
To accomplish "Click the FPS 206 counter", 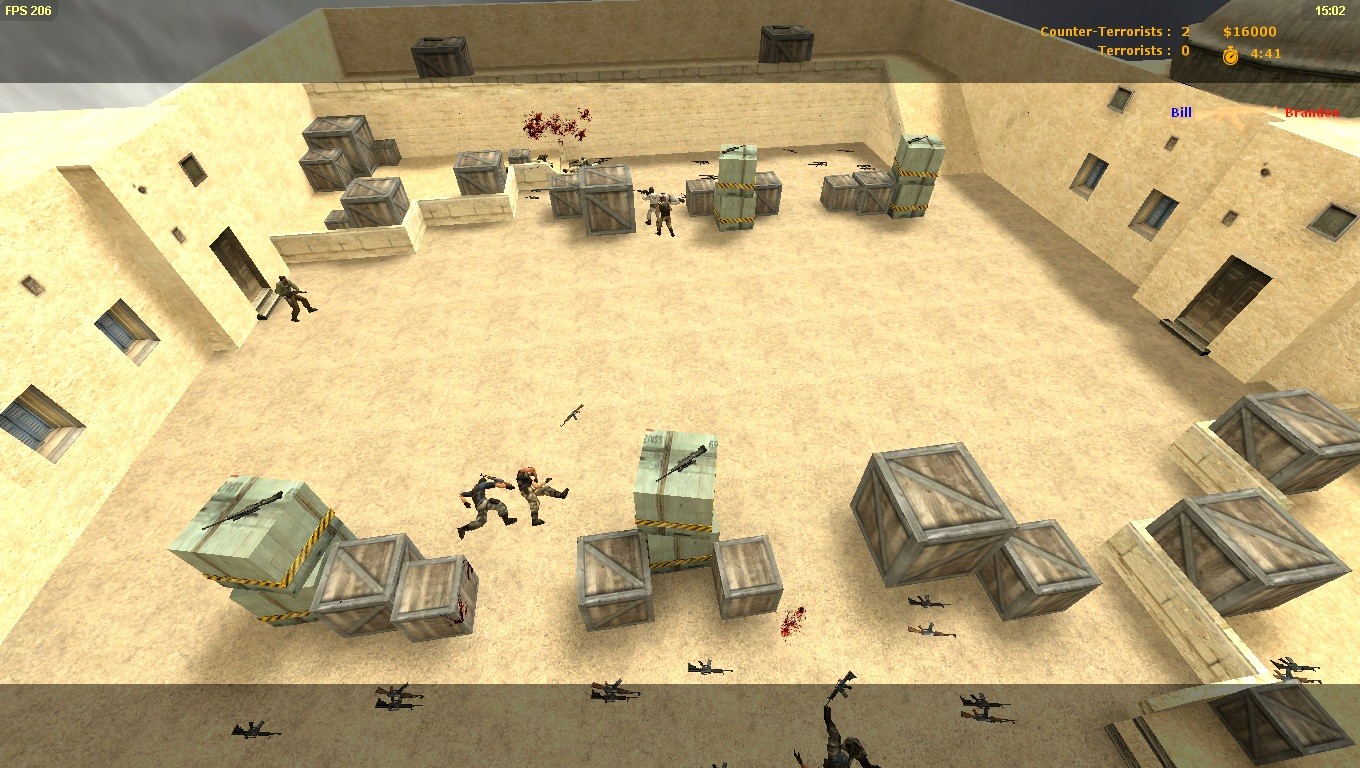I will (30, 11).
